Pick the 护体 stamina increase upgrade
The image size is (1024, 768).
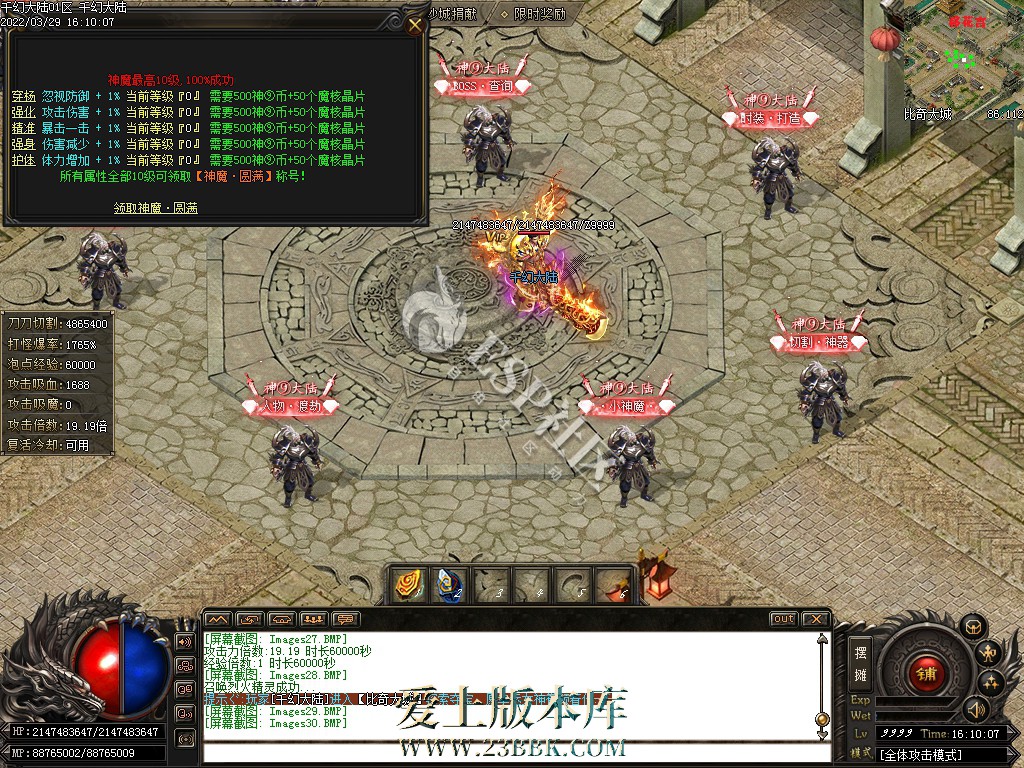[25, 160]
